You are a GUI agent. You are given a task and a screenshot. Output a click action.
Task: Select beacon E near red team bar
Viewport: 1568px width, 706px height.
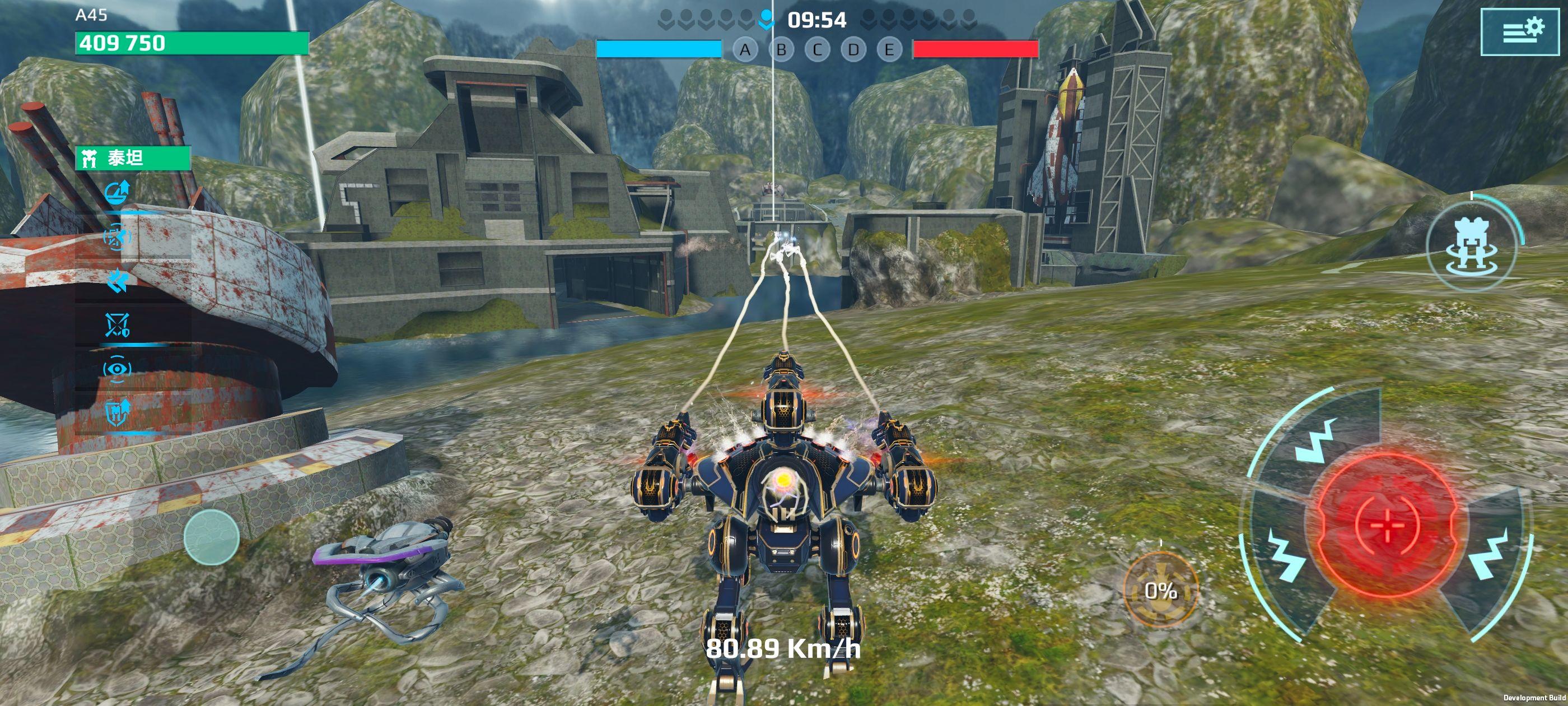[x=890, y=49]
